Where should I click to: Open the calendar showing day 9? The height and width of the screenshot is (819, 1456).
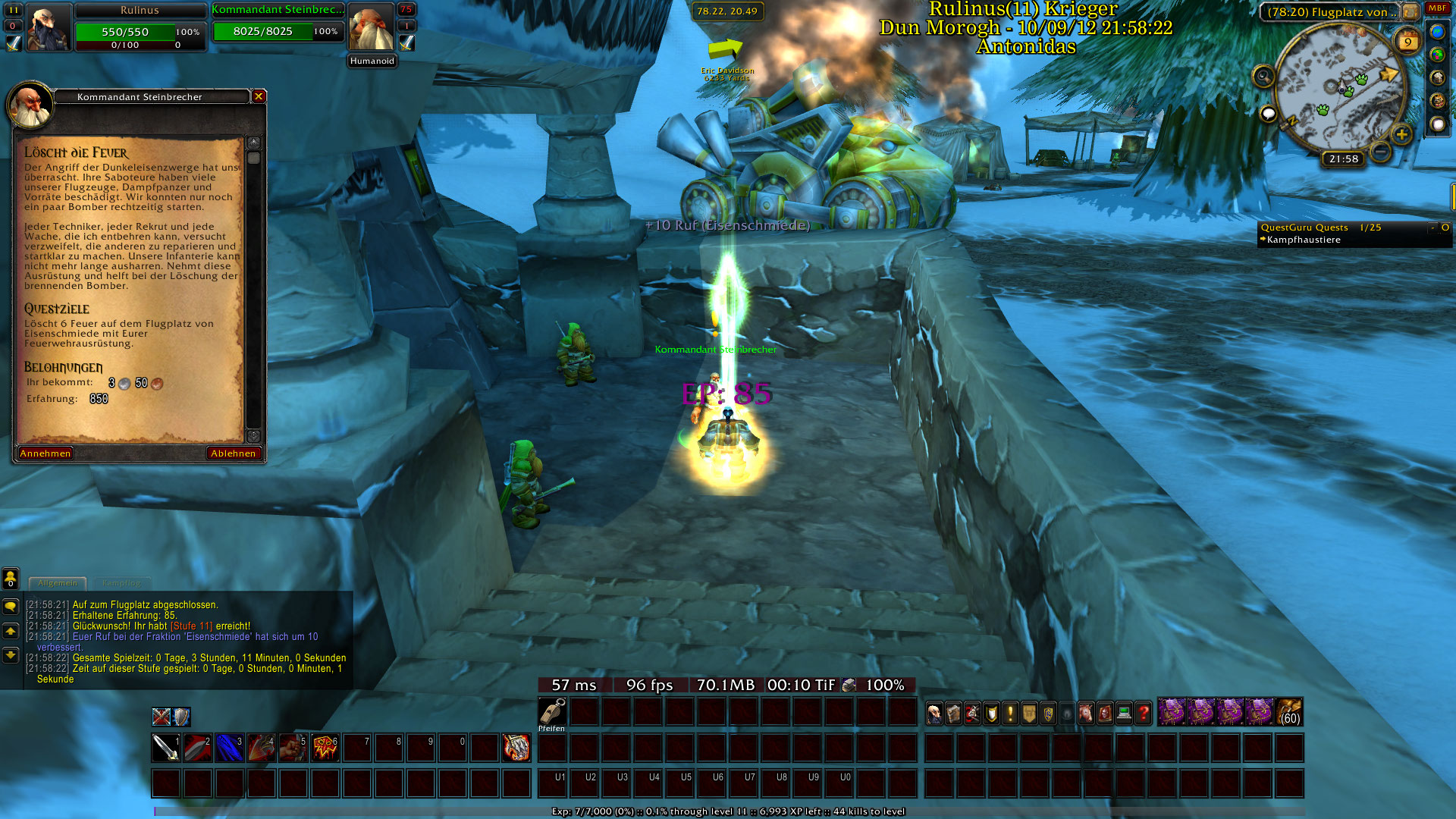coord(1407,42)
